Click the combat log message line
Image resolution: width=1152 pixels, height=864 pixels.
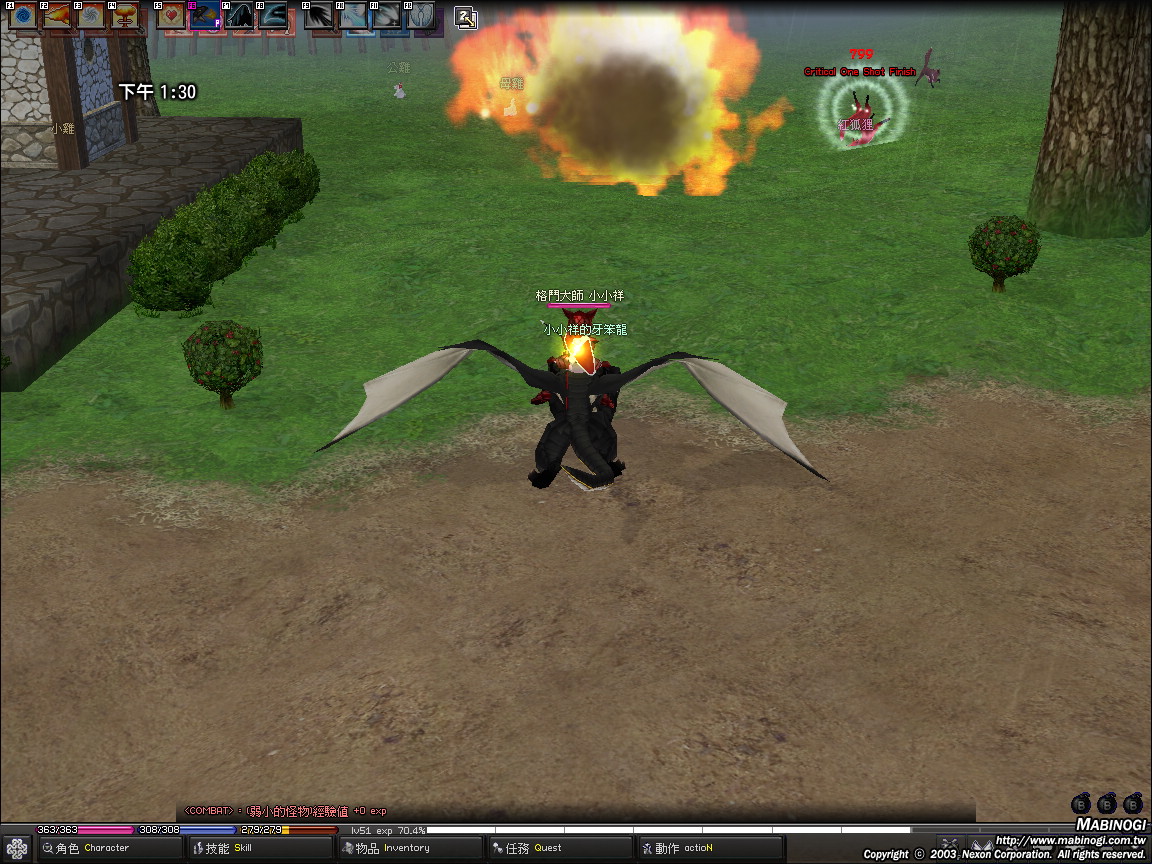coord(290,811)
